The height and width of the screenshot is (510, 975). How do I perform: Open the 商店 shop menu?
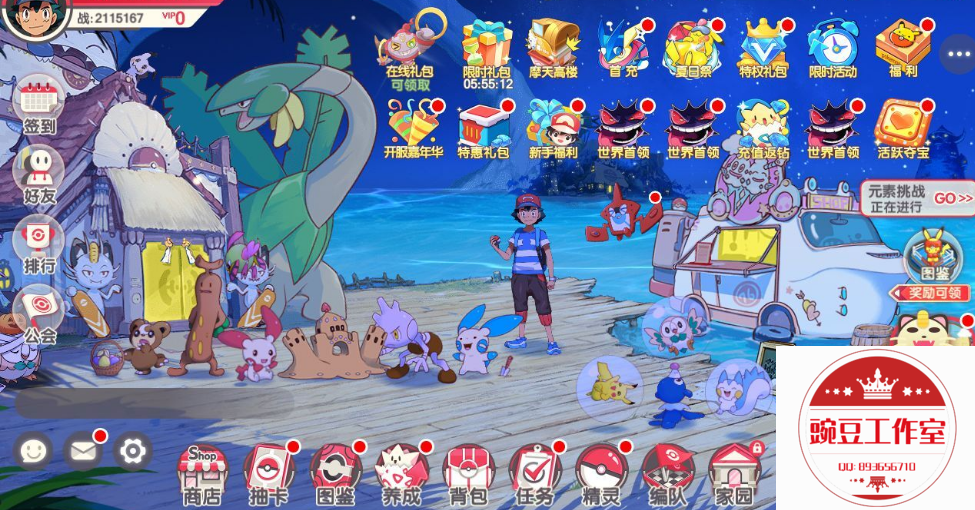click(x=202, y=473)
